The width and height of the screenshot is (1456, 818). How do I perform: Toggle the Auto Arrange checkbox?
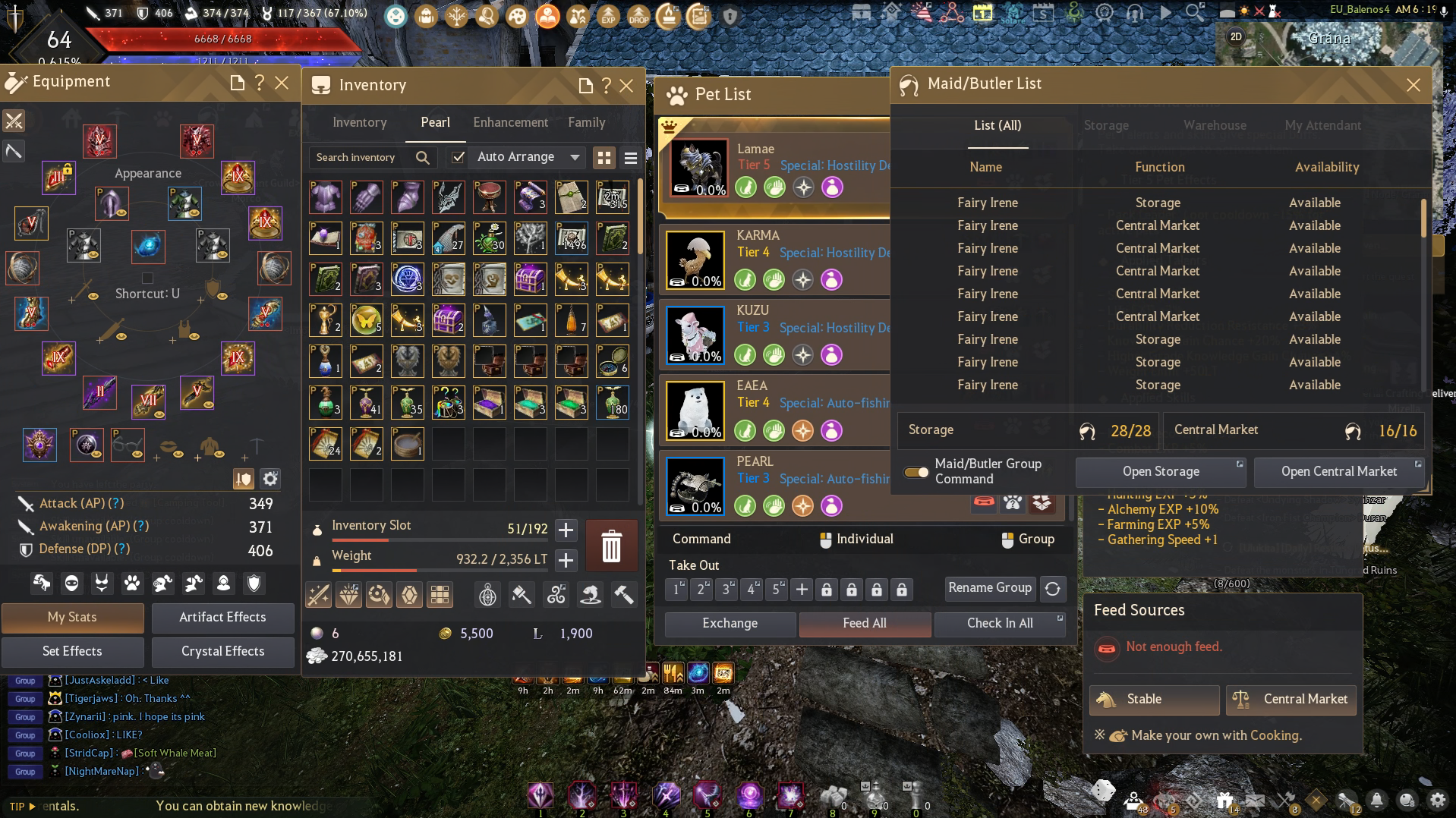[458, 157]
